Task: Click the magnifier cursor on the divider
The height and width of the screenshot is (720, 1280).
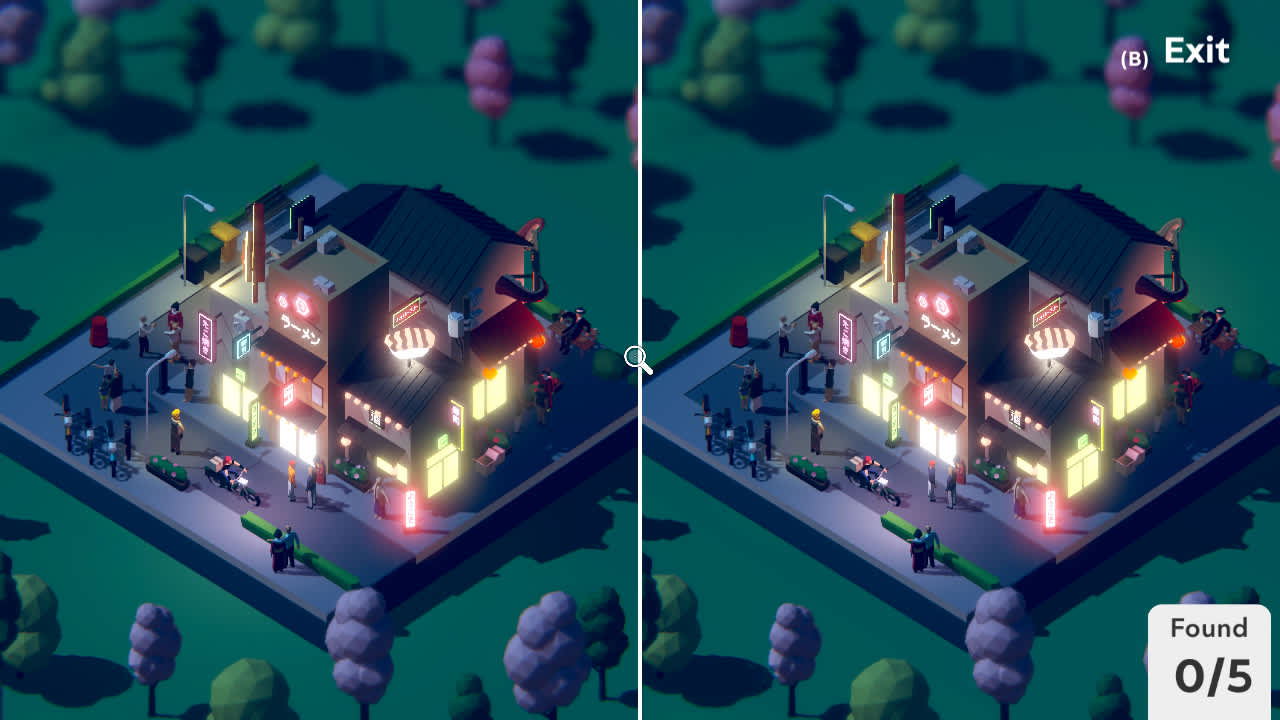Action: 637,357
